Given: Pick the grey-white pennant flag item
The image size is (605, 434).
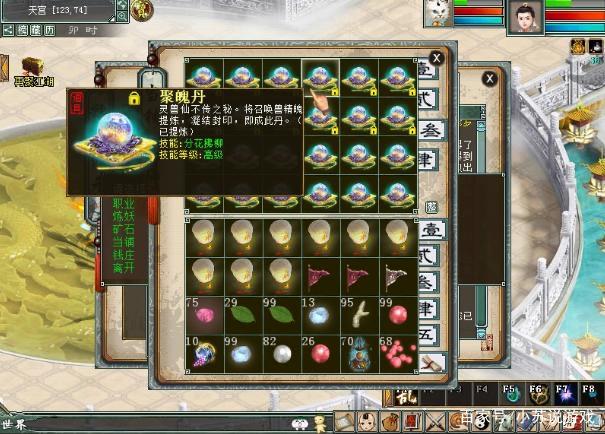Looking at the screenshot, I should point(397,275).
